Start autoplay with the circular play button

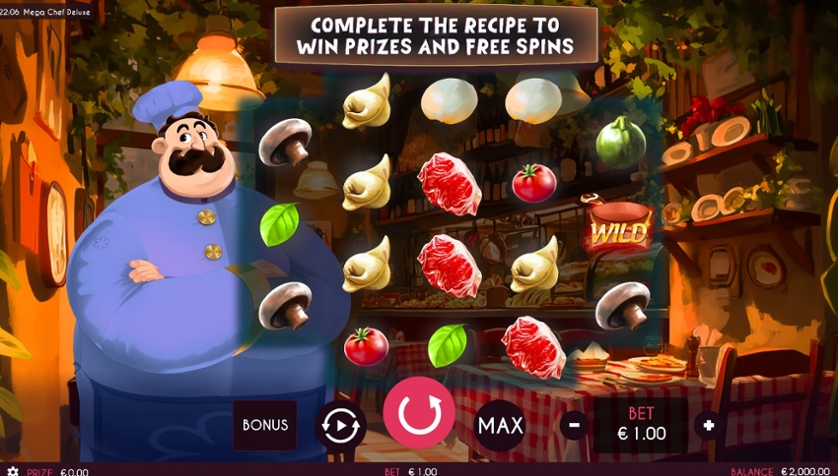pyautogui.click(x=341, y=425)
